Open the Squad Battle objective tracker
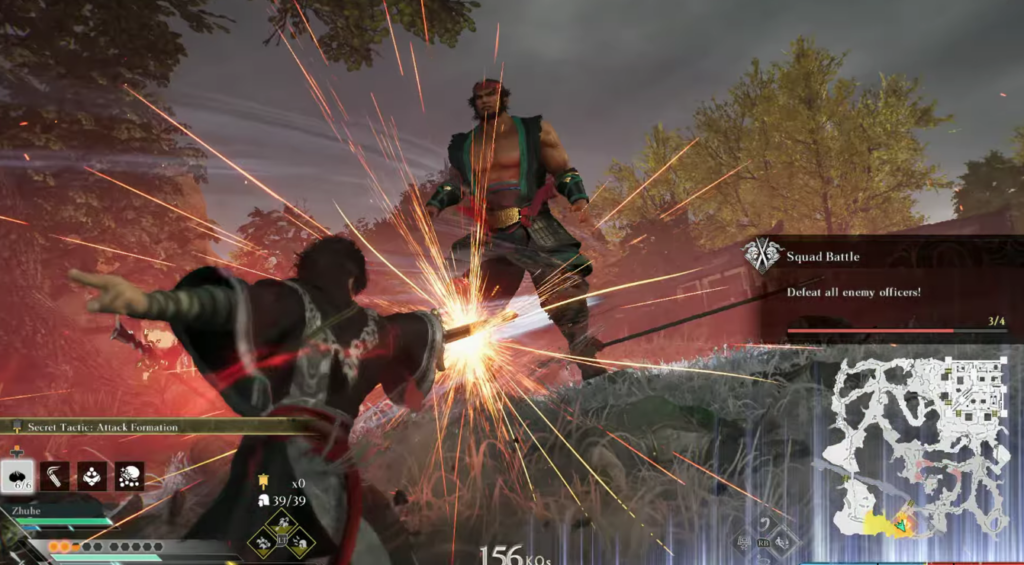The image size is (1024, 565). click(880, 291)
